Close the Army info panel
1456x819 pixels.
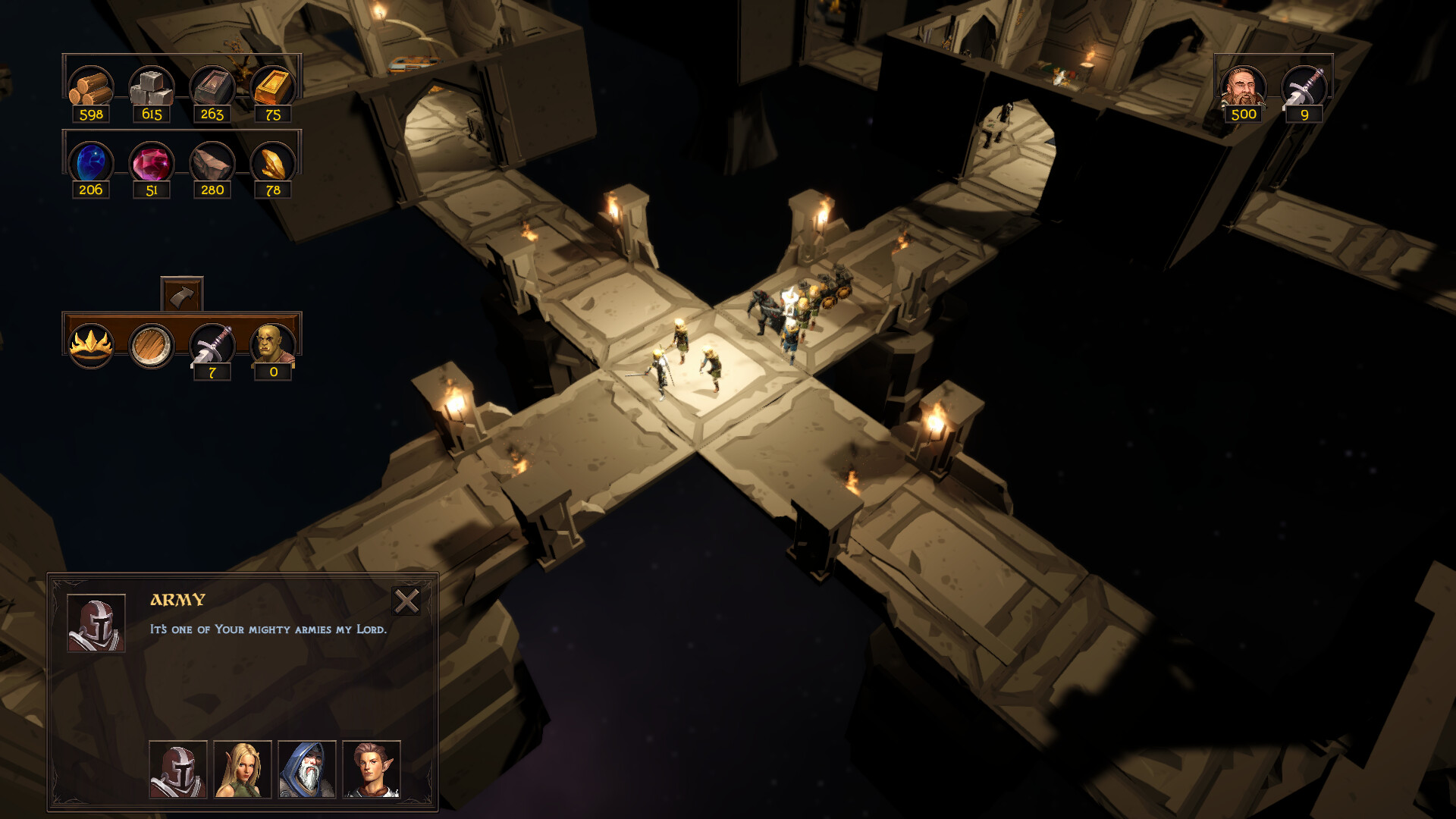click(407, 601)
